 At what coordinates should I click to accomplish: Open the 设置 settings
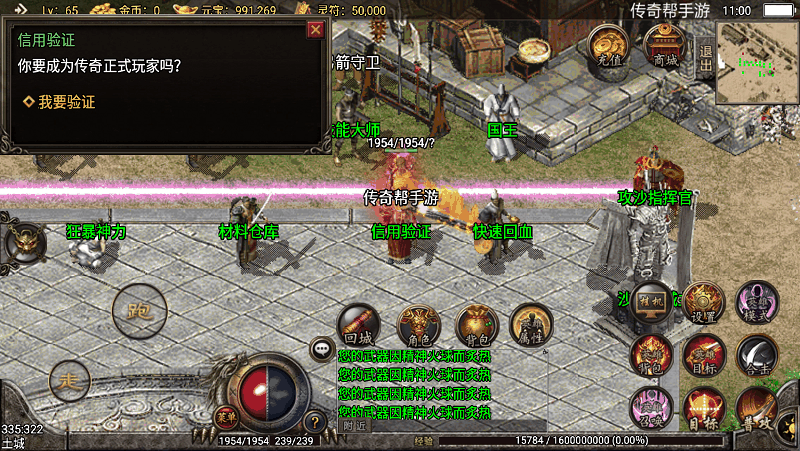tap(704, 302)
